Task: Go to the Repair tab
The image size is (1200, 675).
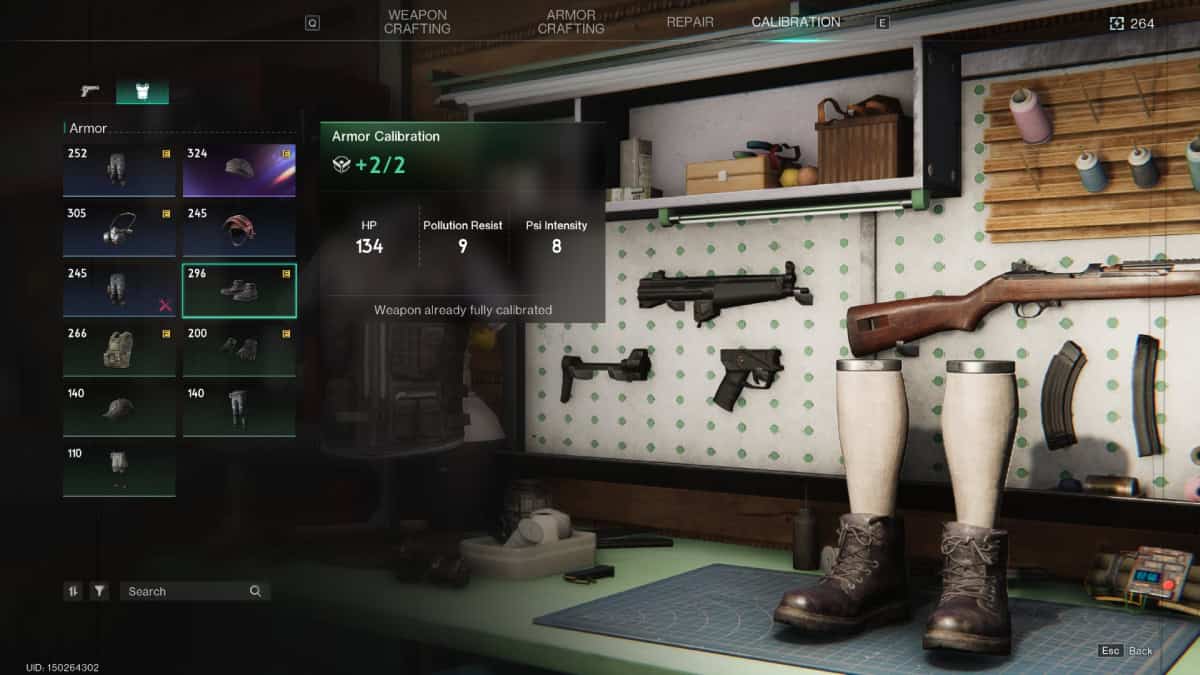Action: point(691,22)
